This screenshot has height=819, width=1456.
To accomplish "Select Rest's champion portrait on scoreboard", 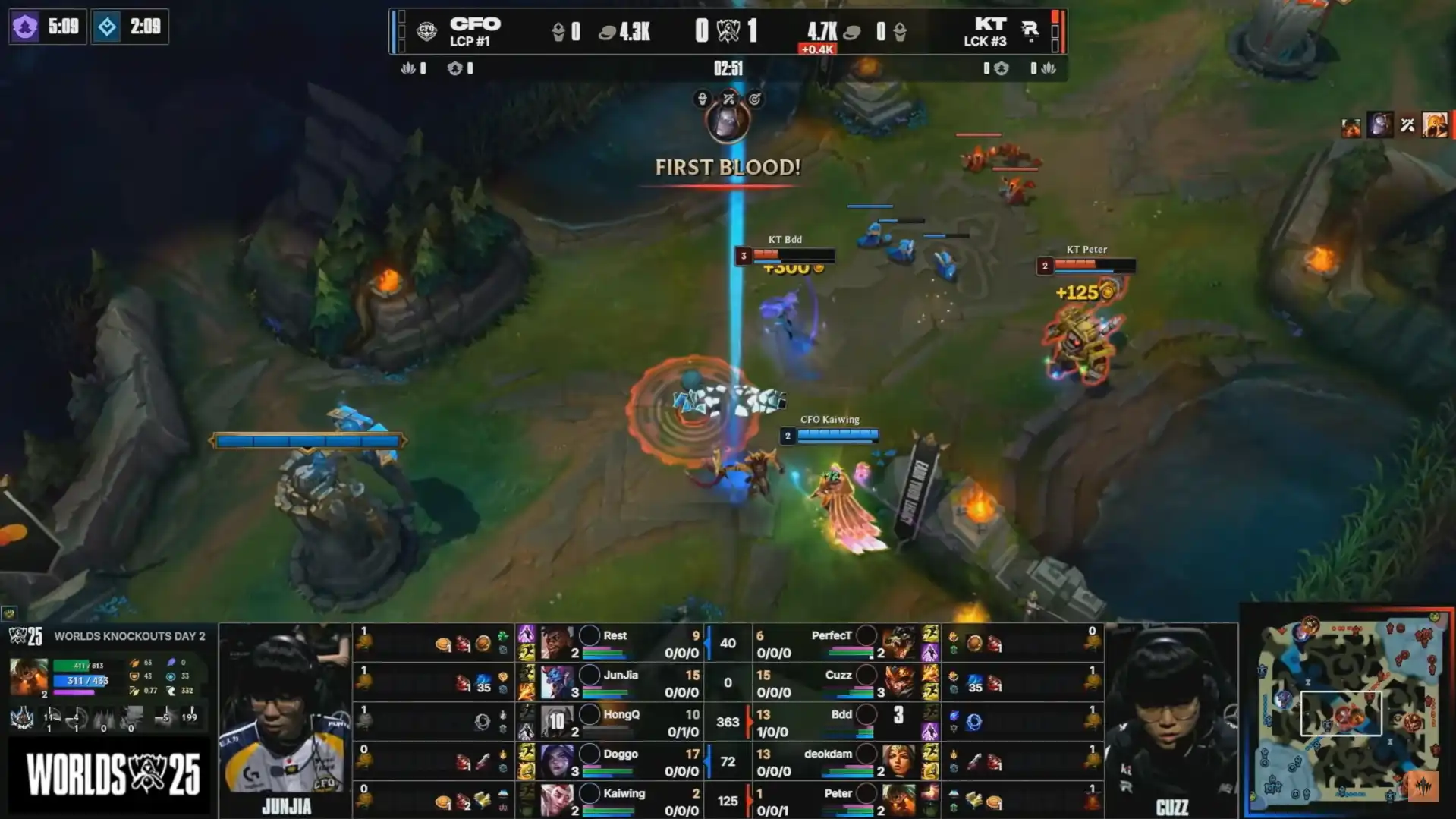I will click(557, 643).
